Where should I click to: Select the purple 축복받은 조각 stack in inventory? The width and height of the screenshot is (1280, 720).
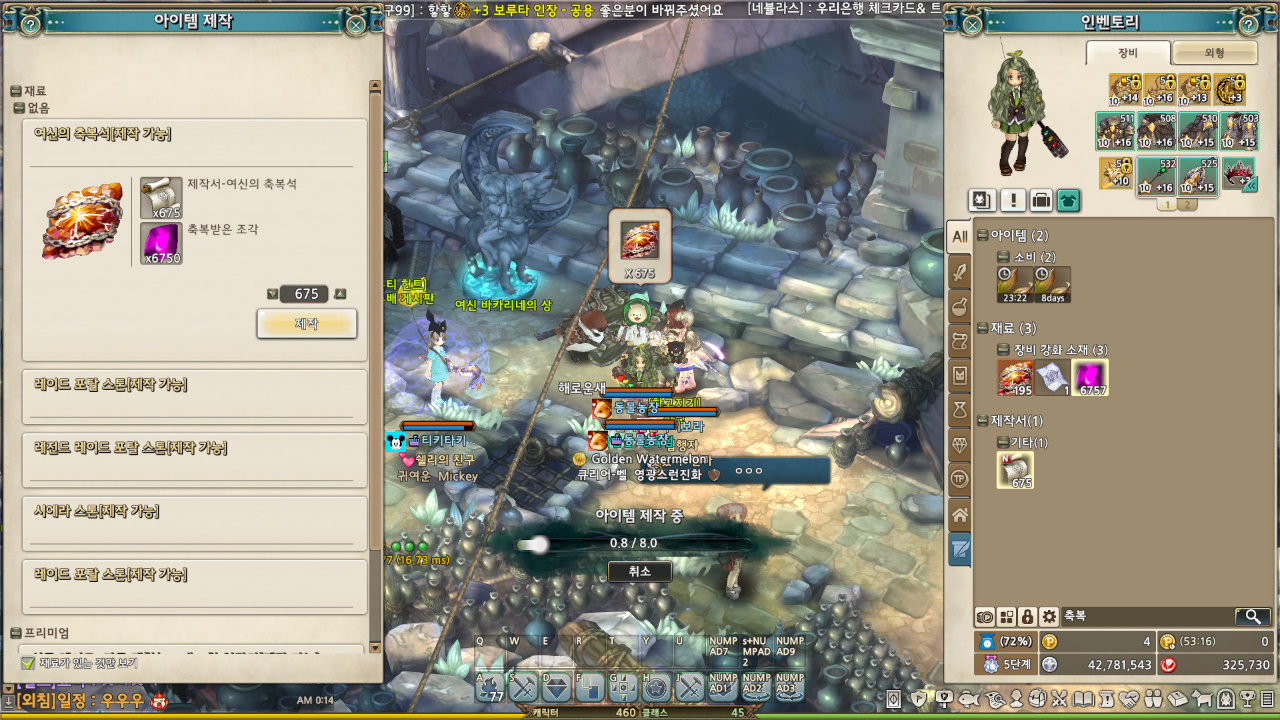[x=1089, y=377]
